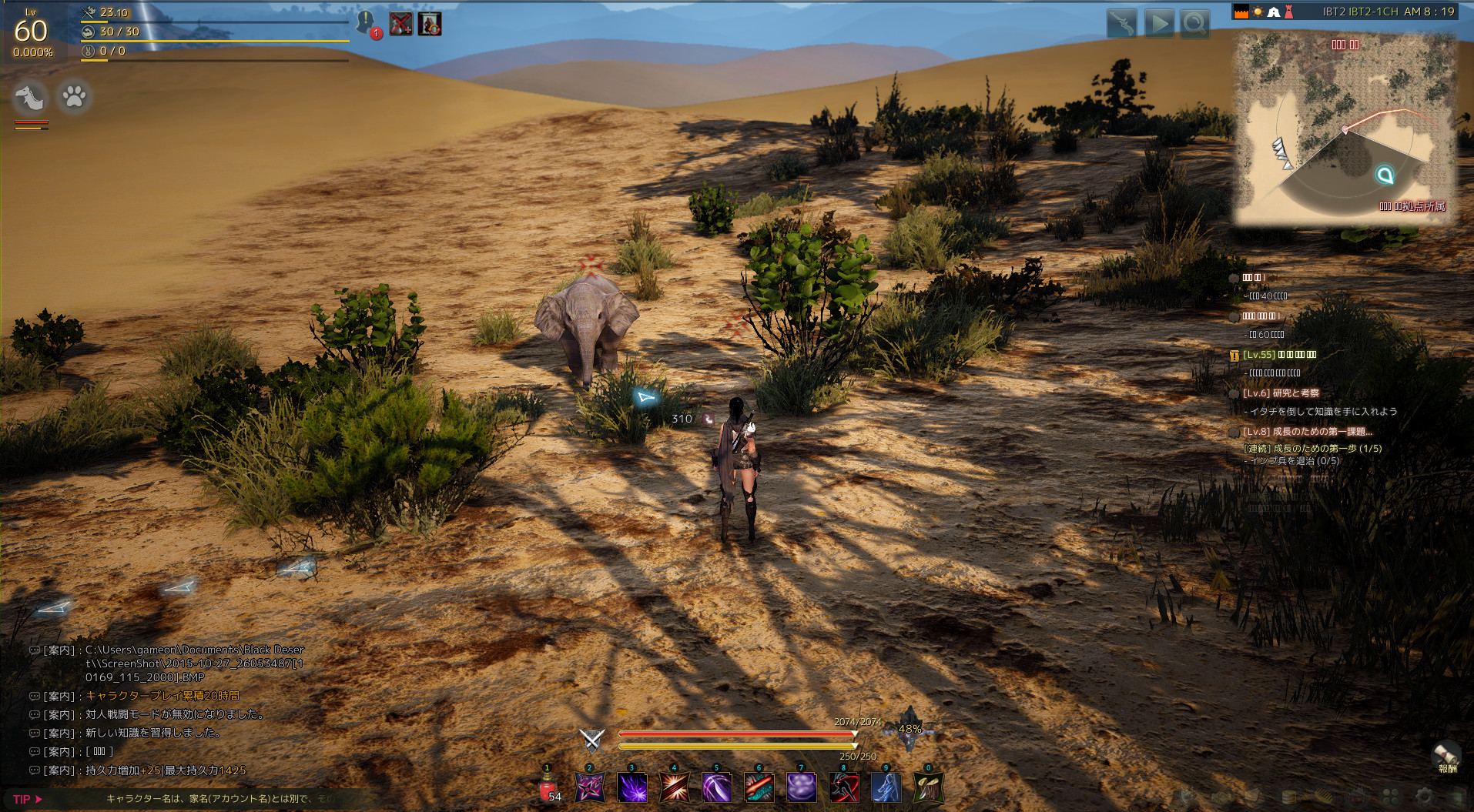Open the pet paw icon
The image size is (1474, 812).
point(75,97)
